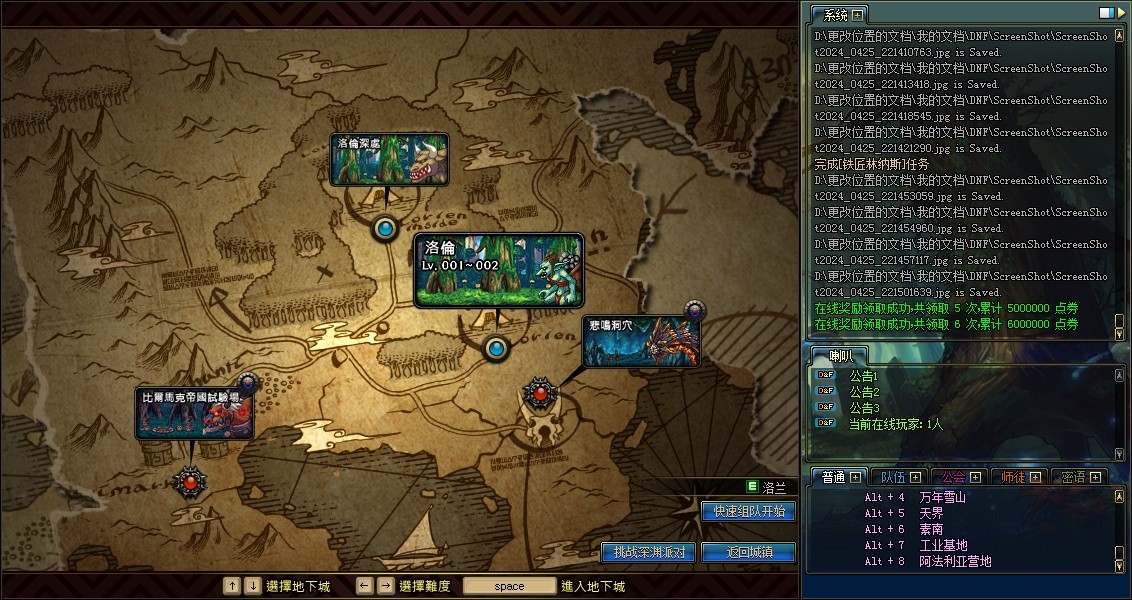Select the 天界 shortcut row in chat
Image resolution: width=1132 pixels, height=600 pixels.
(x=930, y=513)
